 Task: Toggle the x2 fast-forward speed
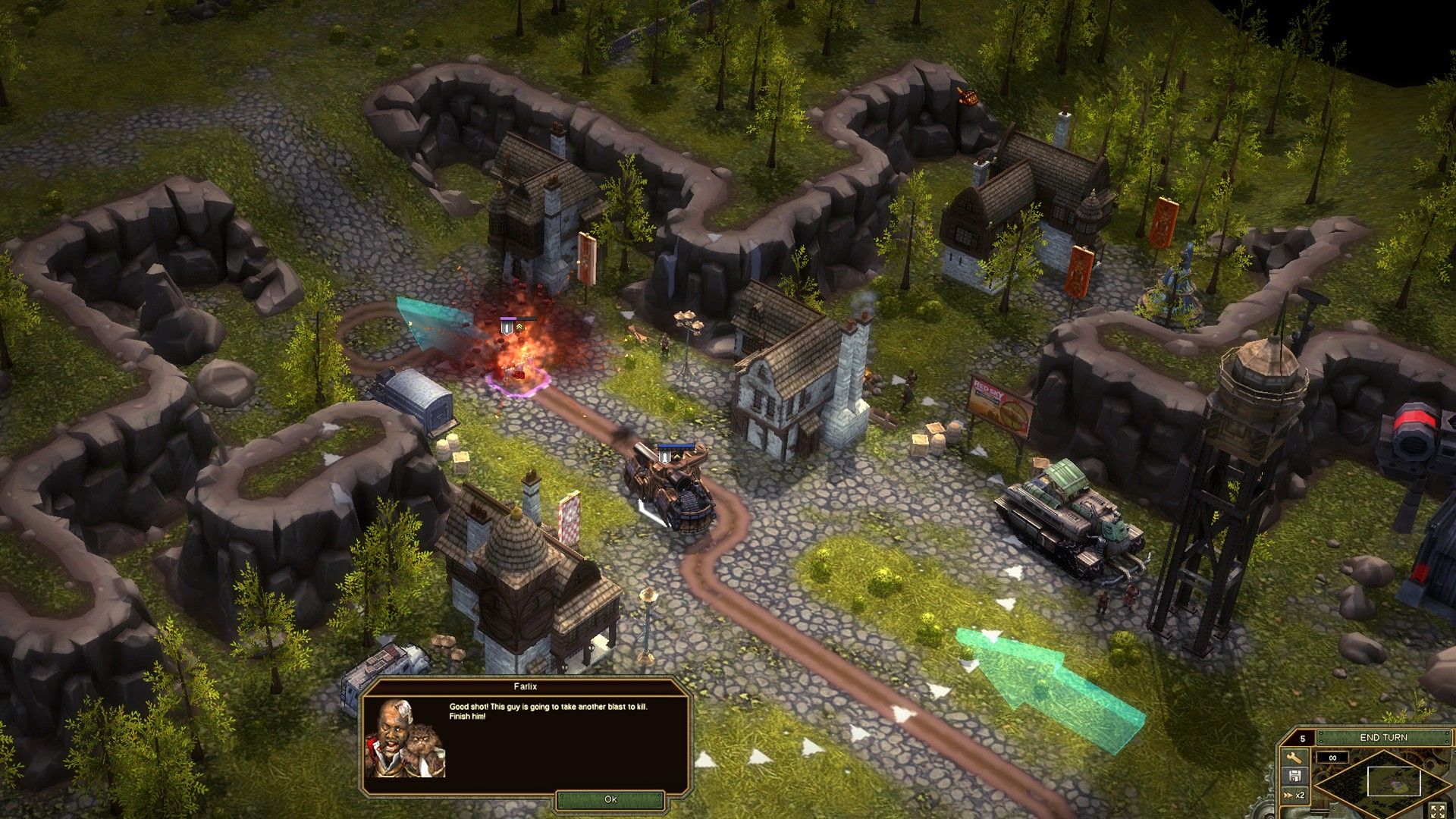[1294, 795]
